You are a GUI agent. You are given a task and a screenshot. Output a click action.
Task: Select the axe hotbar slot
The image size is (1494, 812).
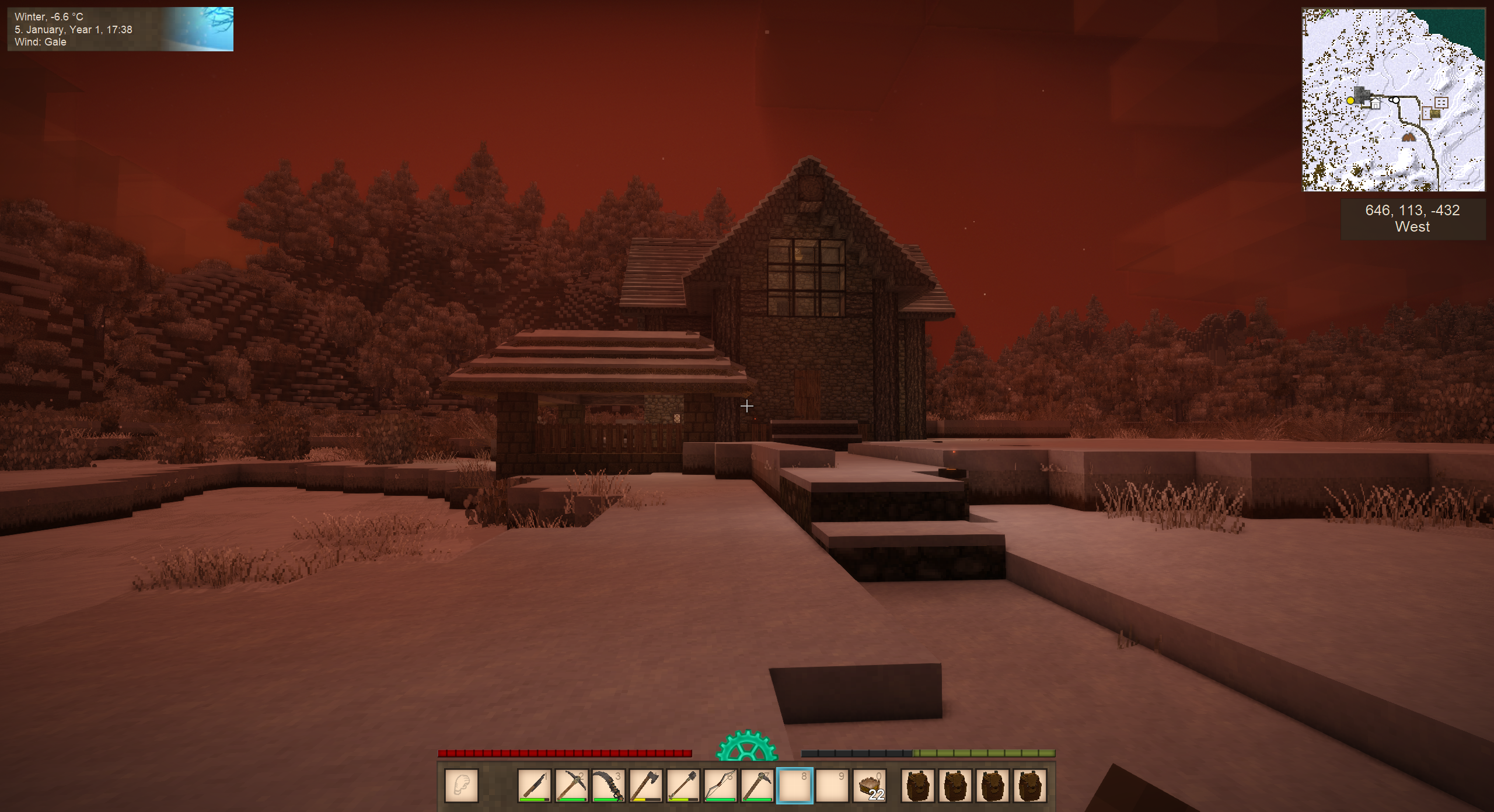tap(646, 785)
